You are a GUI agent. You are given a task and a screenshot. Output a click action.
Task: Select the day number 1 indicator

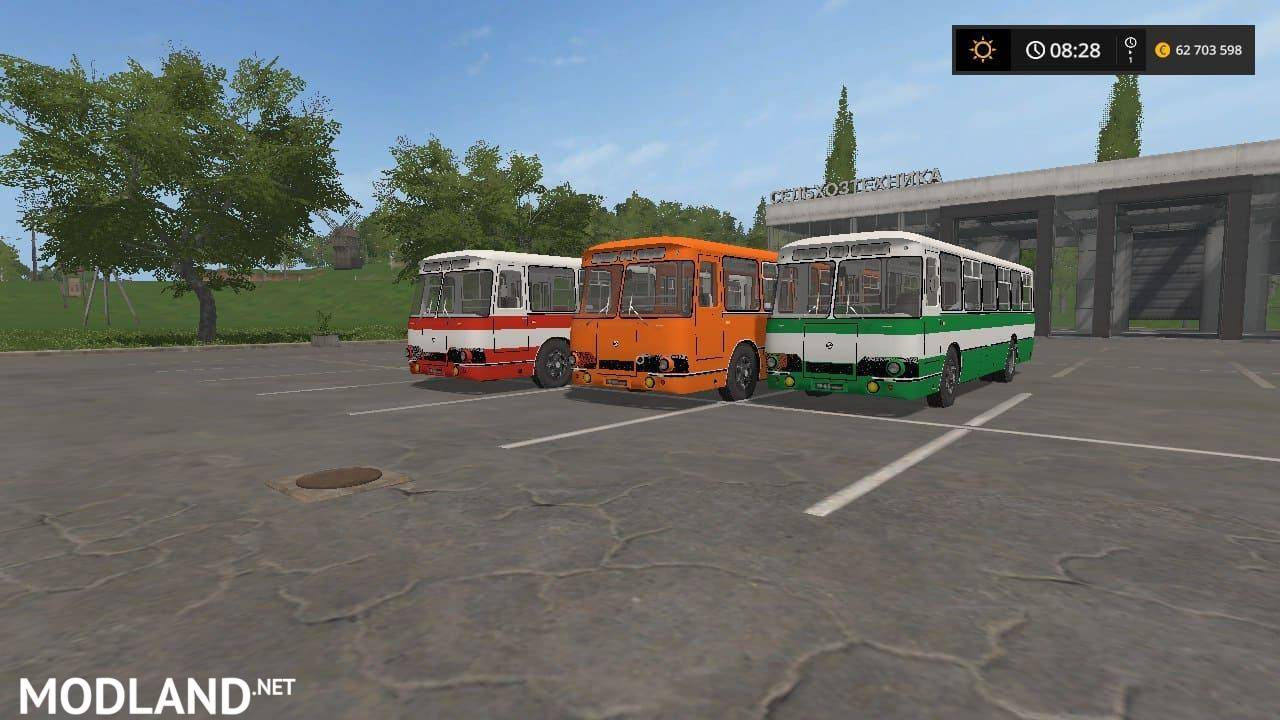(x=1131, y=60)
